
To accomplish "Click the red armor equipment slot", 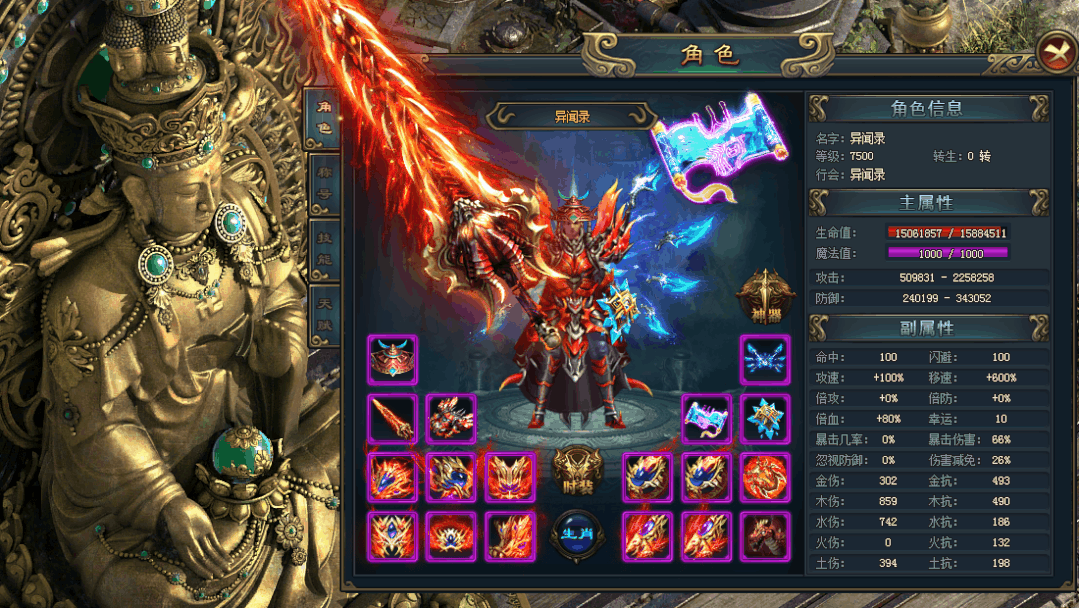I will [451, 419].
